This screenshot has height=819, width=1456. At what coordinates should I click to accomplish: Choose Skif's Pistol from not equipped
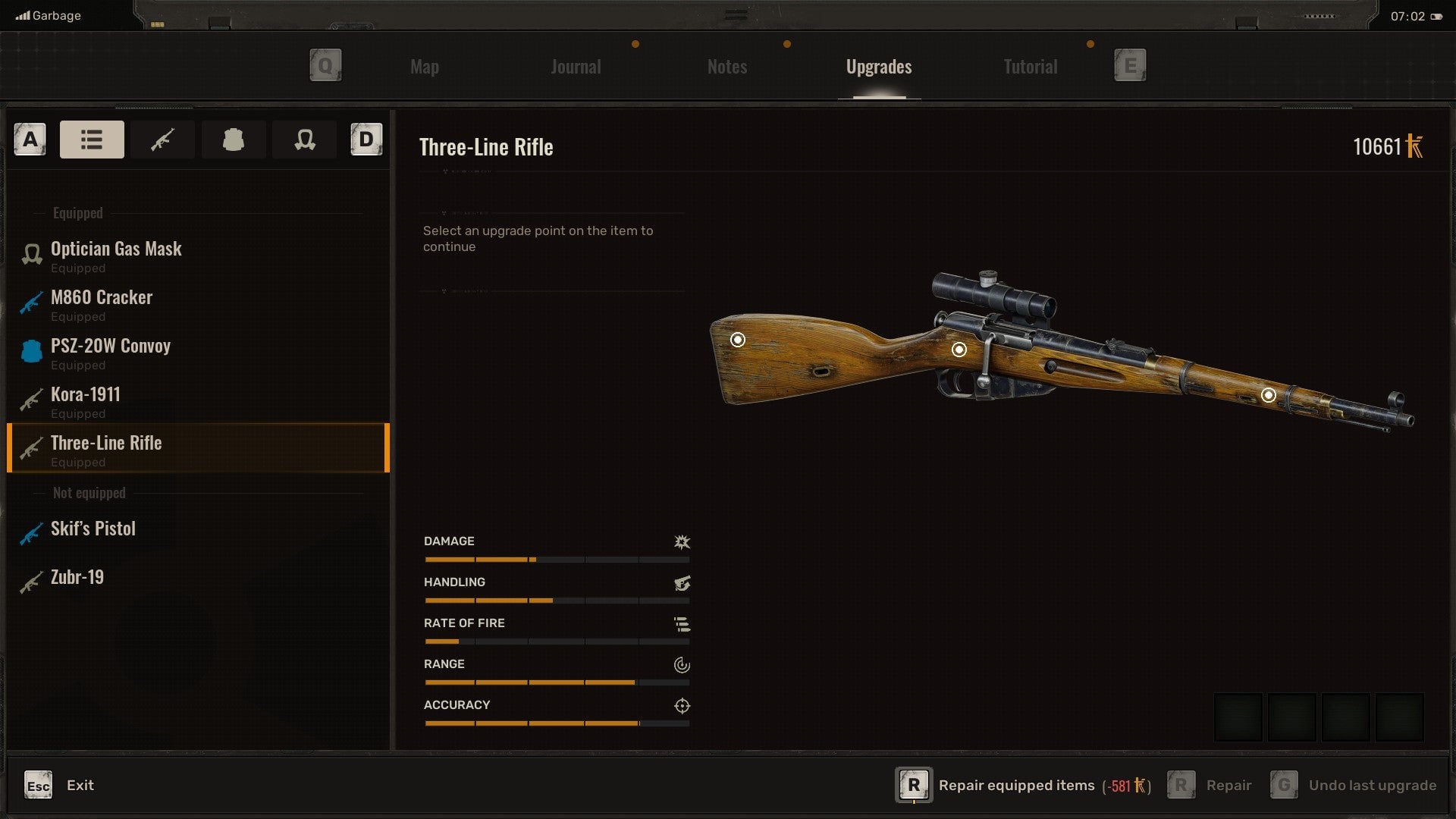pyautogui.click(x=93, y=529)
